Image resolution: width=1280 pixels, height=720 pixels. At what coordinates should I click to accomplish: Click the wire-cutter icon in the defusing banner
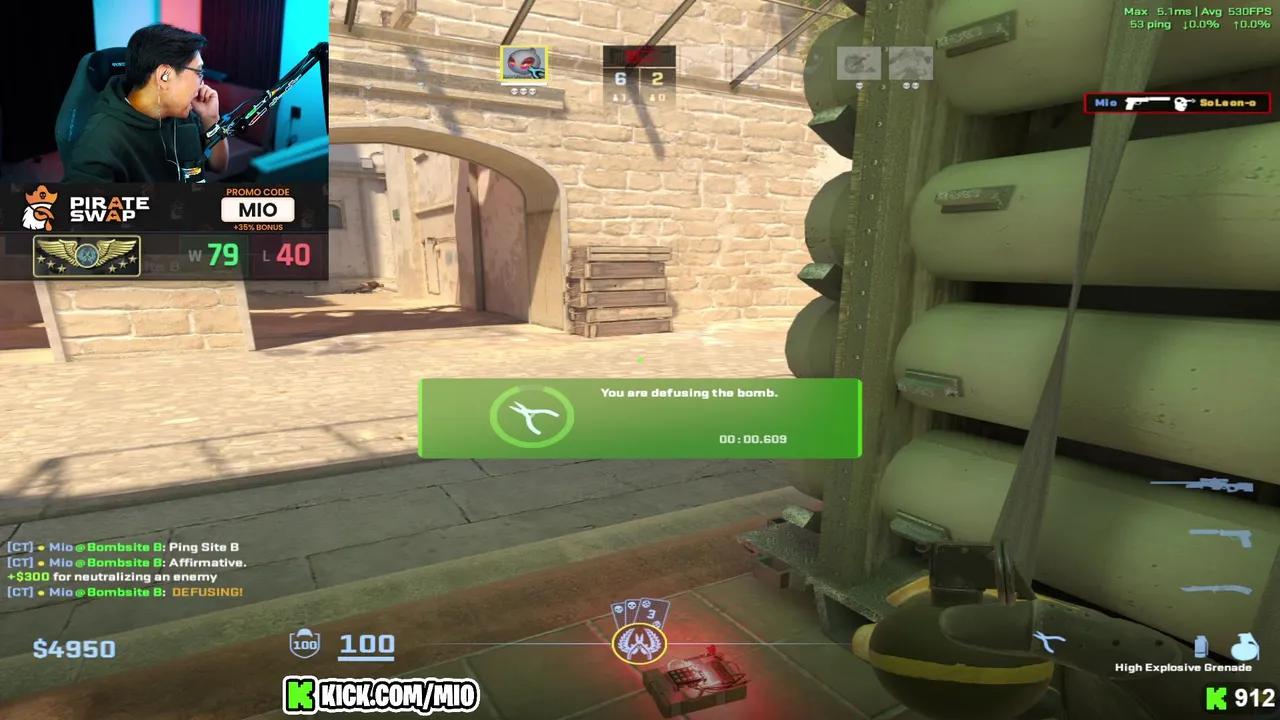[531, 417]
